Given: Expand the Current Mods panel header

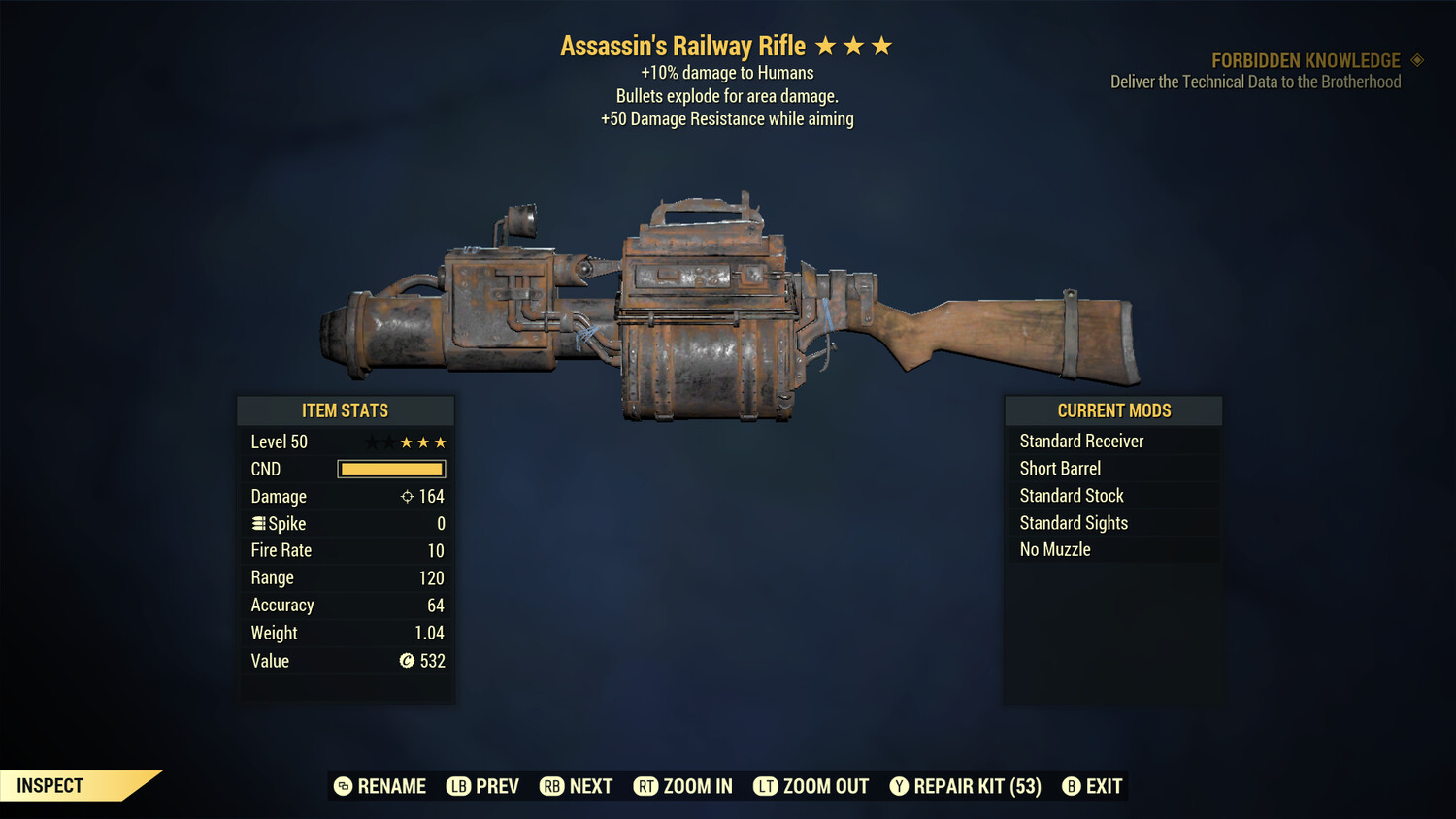Looking at the screenshot, I should click(x=1112, y=409).
